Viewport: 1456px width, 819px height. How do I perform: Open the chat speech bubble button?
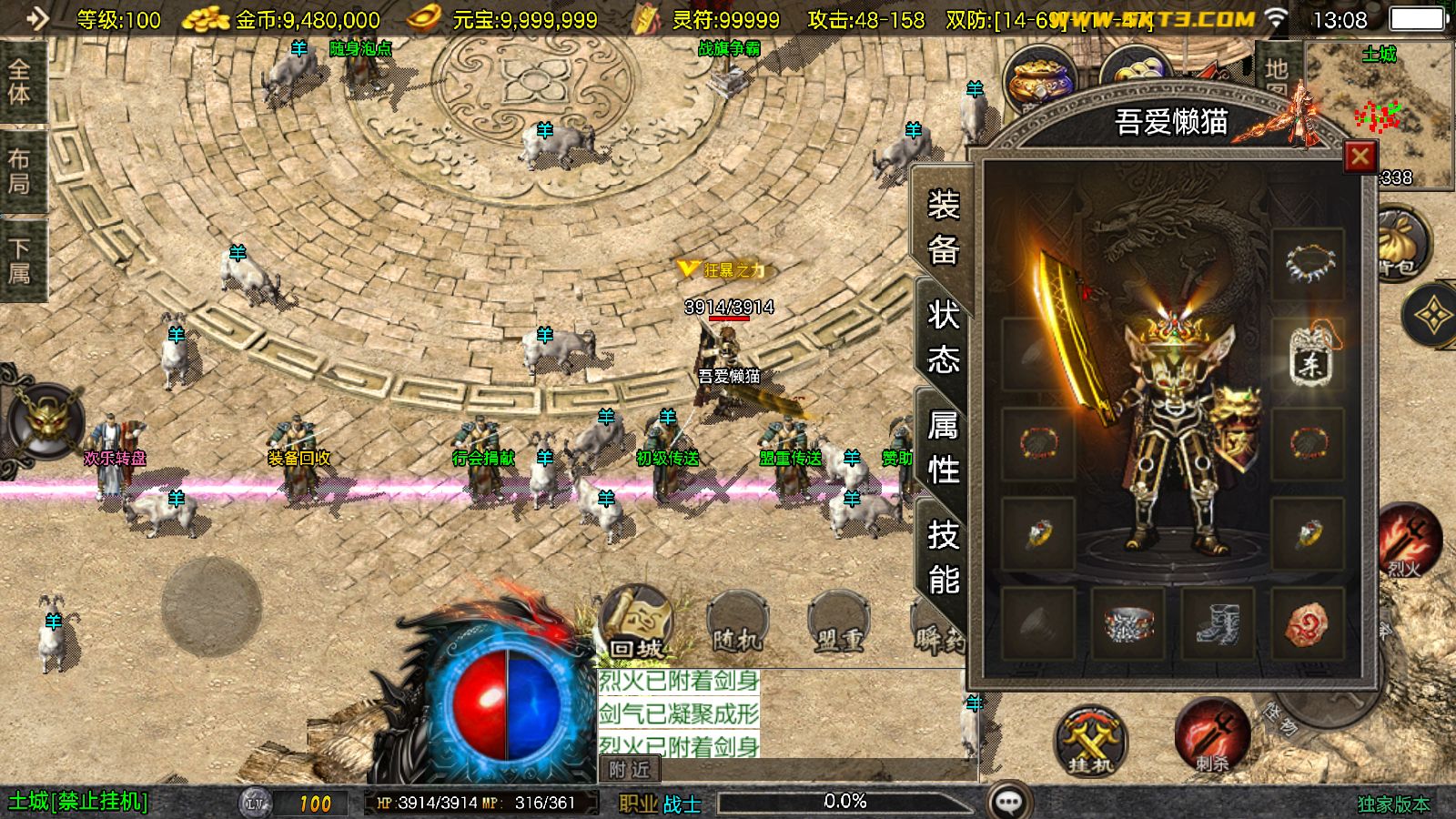point(1008,802)
